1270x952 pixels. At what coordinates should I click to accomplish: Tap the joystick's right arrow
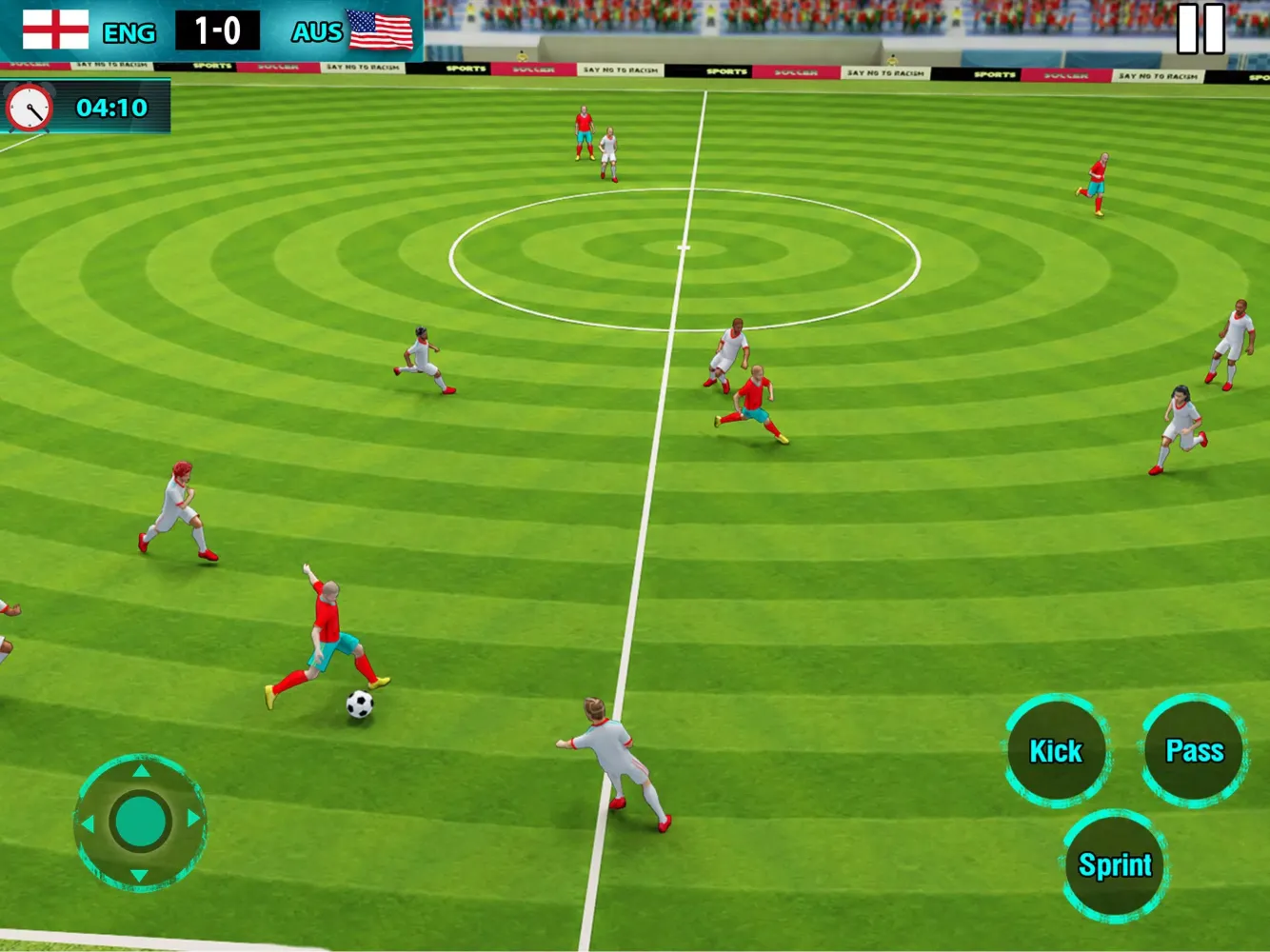(193, 819)
